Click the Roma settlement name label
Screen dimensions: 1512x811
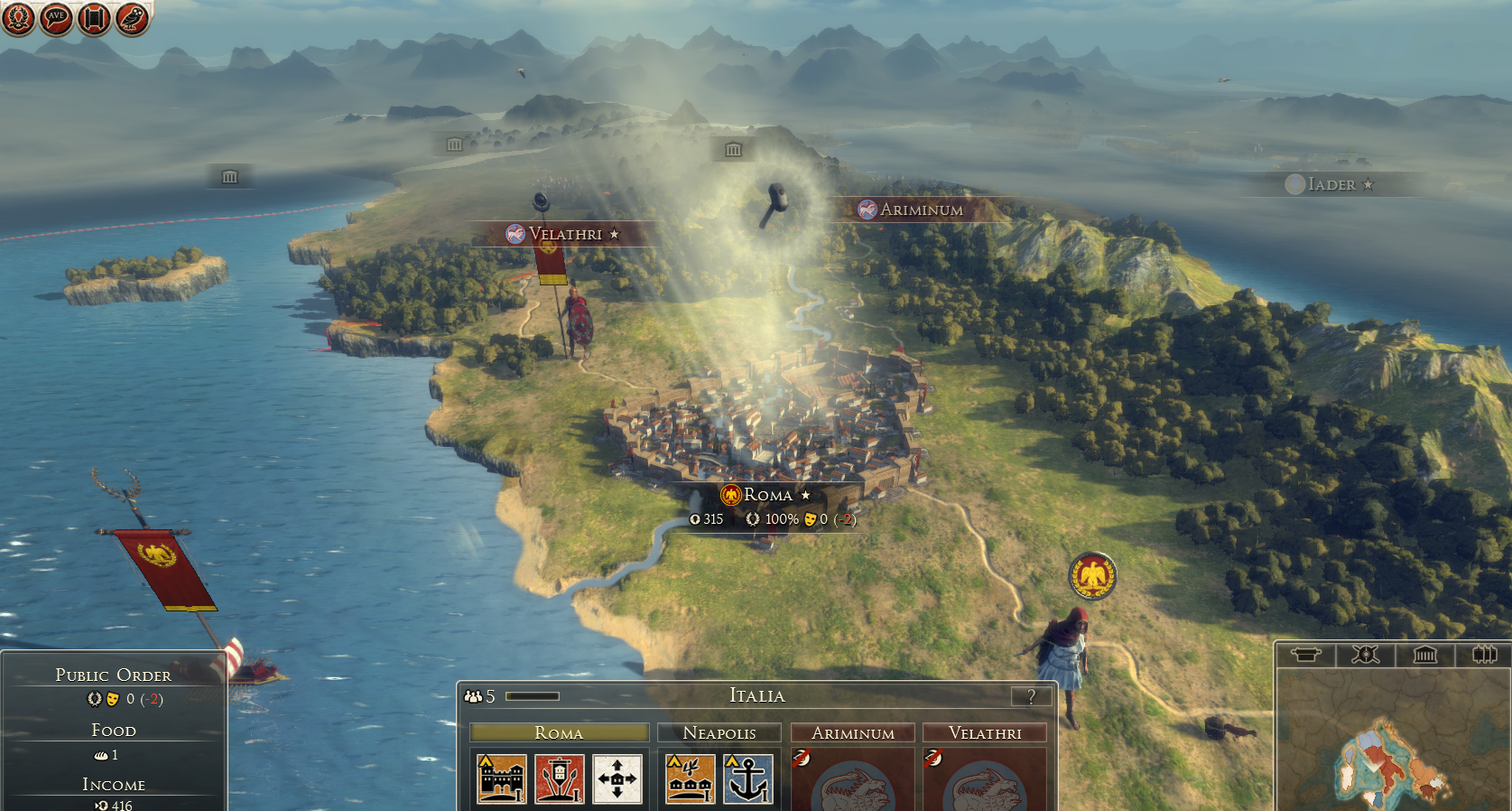point(767,495)
